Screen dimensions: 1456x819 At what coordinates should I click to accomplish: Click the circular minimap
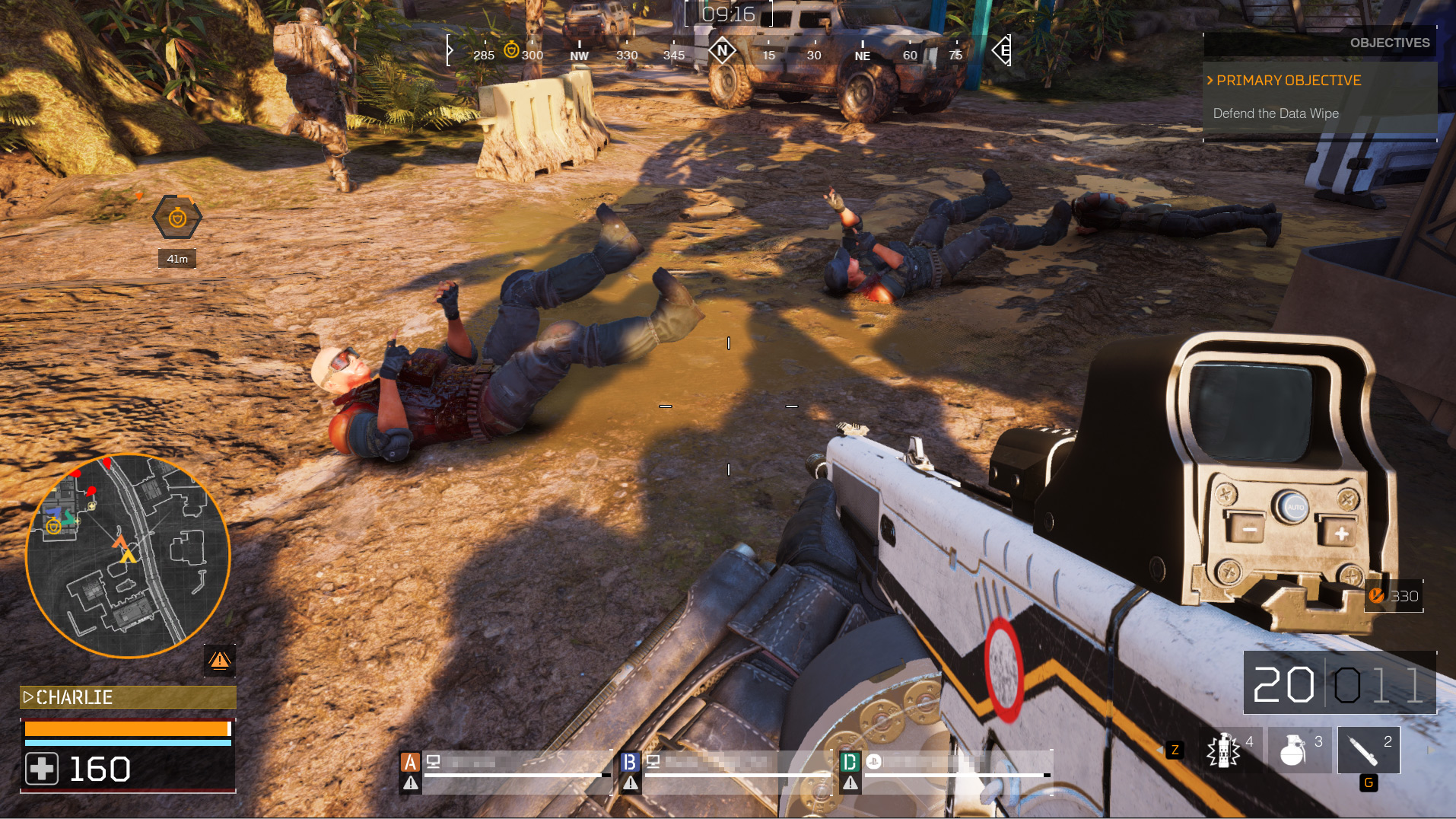(128, 556)
